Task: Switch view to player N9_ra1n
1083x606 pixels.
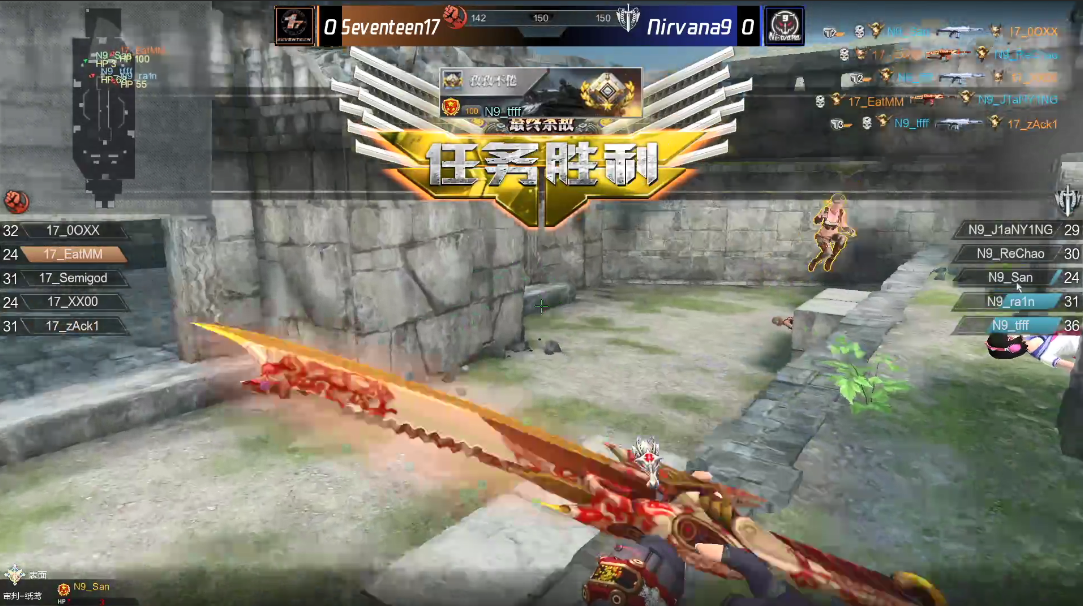Action: [1009, 301]
